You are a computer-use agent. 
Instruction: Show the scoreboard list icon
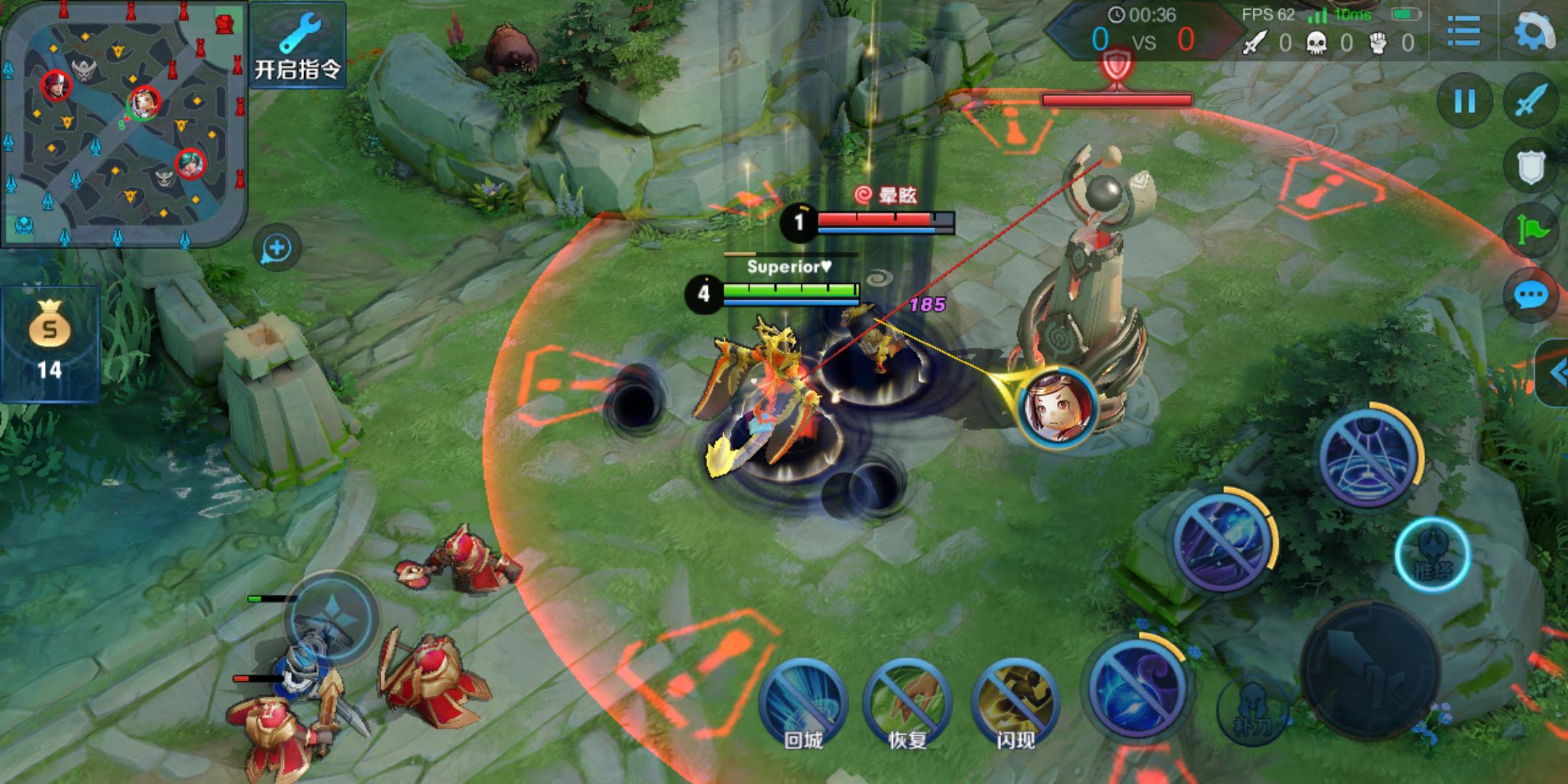point(1463,32)
